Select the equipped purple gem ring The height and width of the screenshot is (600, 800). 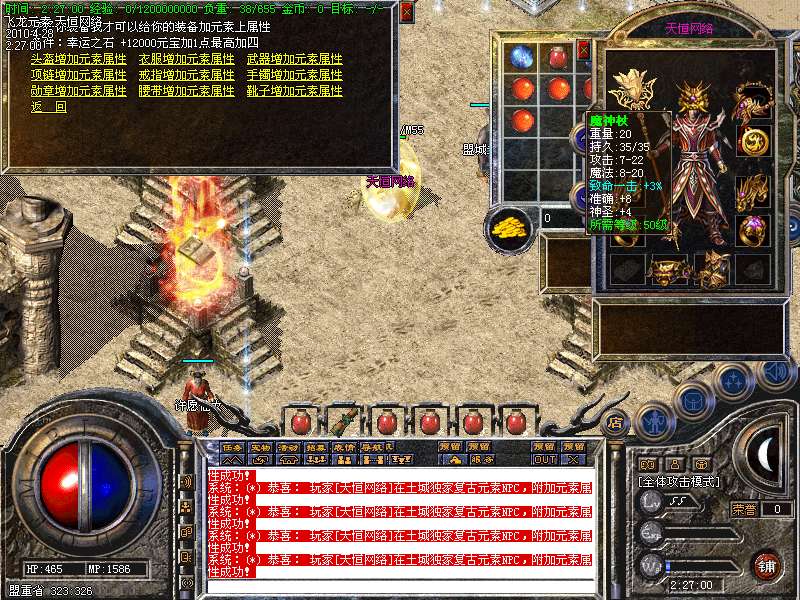751,229
